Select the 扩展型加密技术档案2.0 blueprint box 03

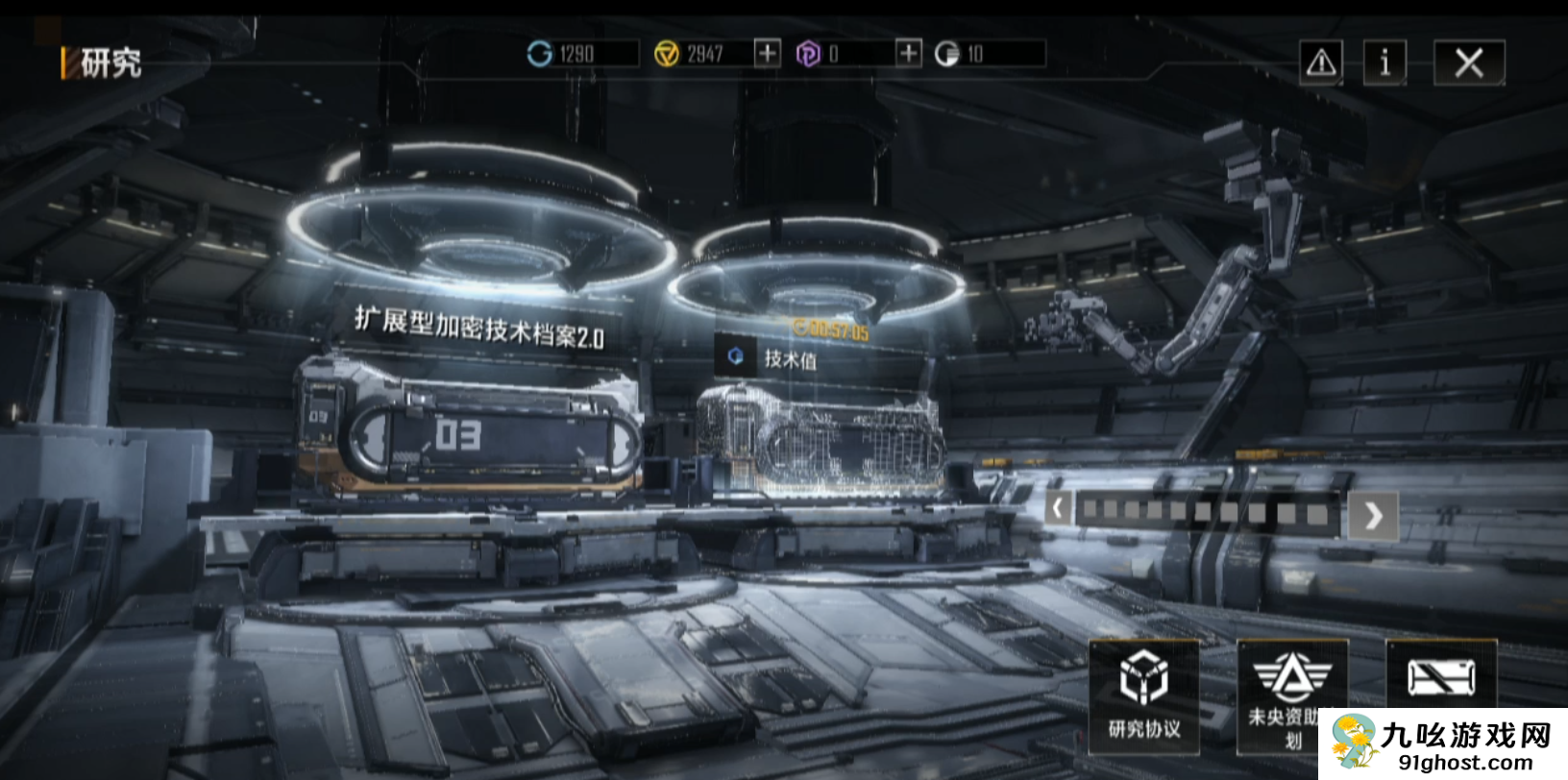468,435
